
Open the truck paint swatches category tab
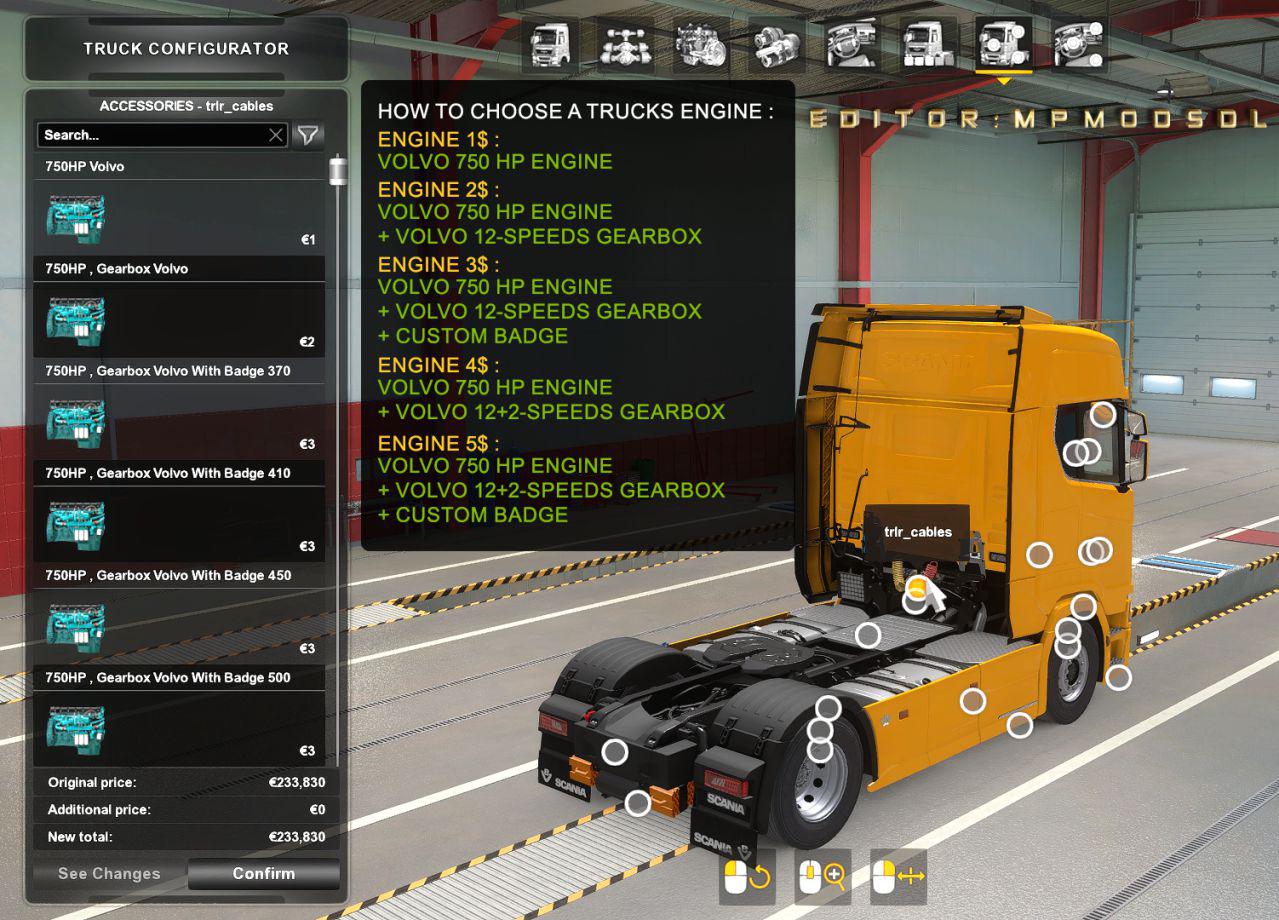(927, 45)
